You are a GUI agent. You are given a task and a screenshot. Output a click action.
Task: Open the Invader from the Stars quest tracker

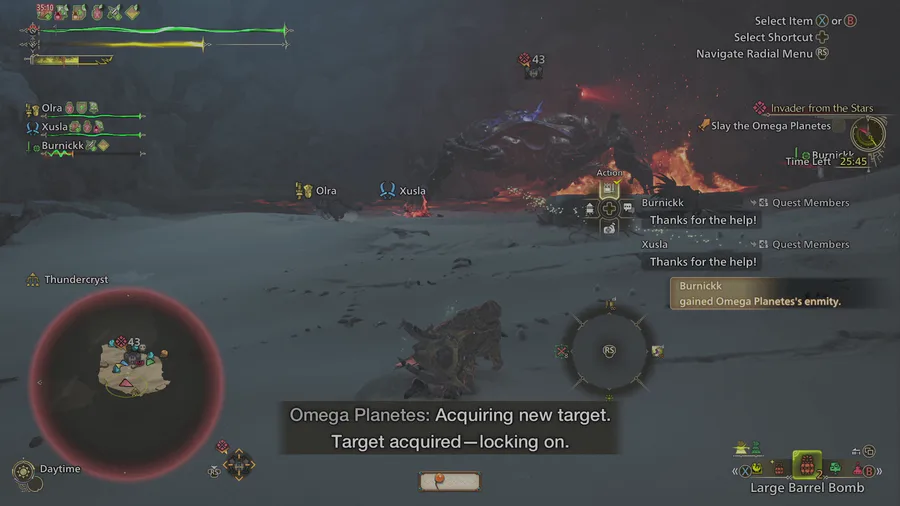point(821,108)
